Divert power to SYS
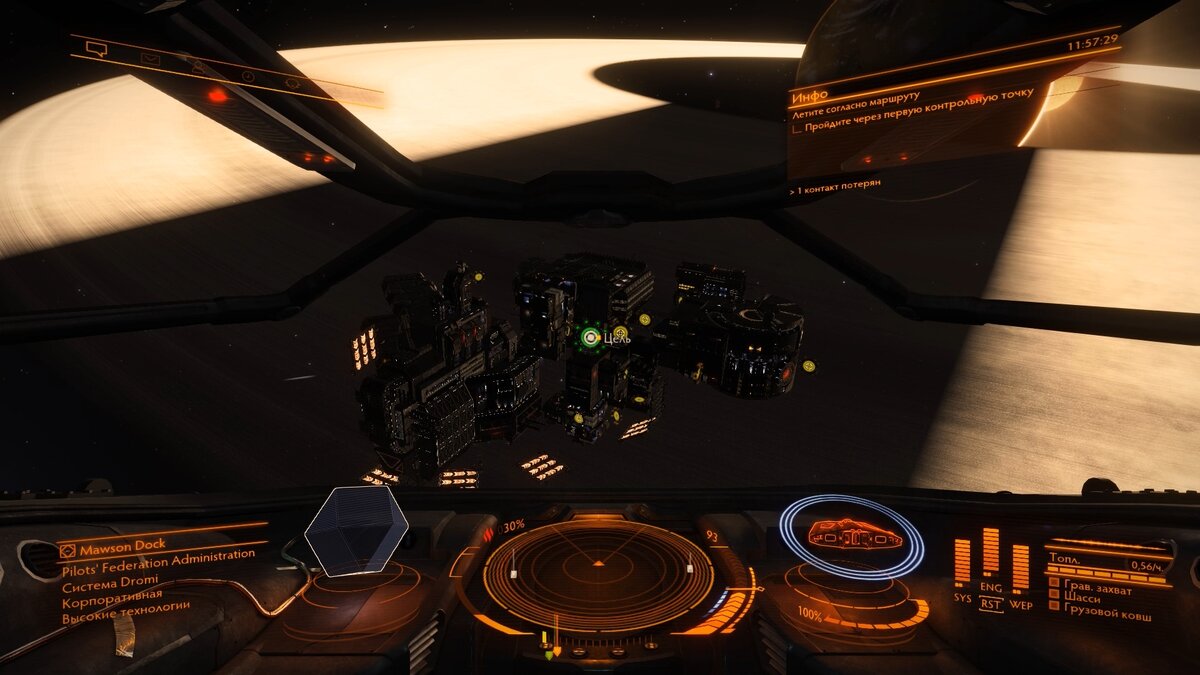 962,598
